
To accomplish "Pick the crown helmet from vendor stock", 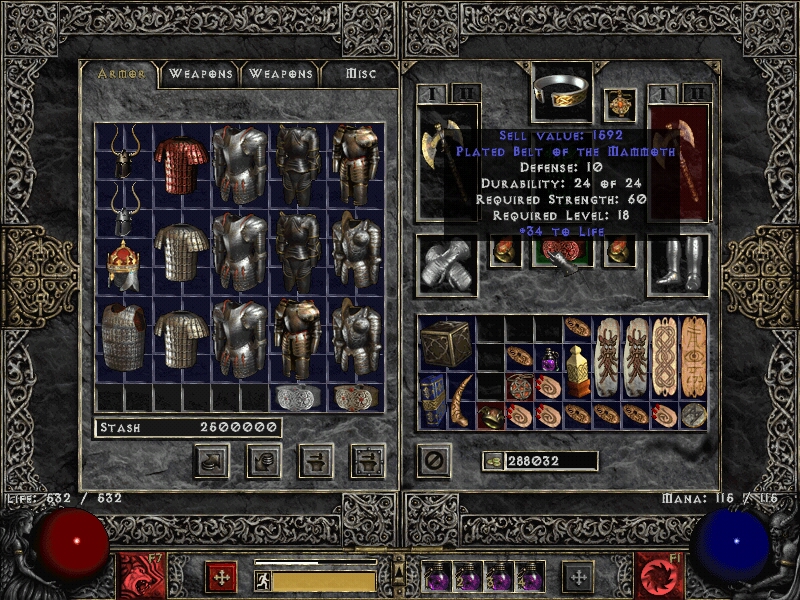I will (x=123, y=266).
